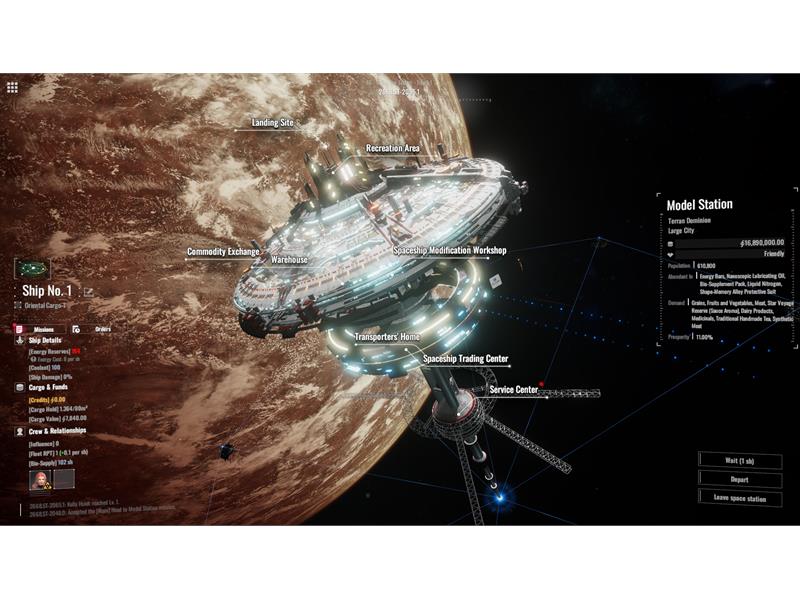Expand the Crew & Relationships section
The image size is (800, 600).
pyautogui.click(x=57, y=431)
